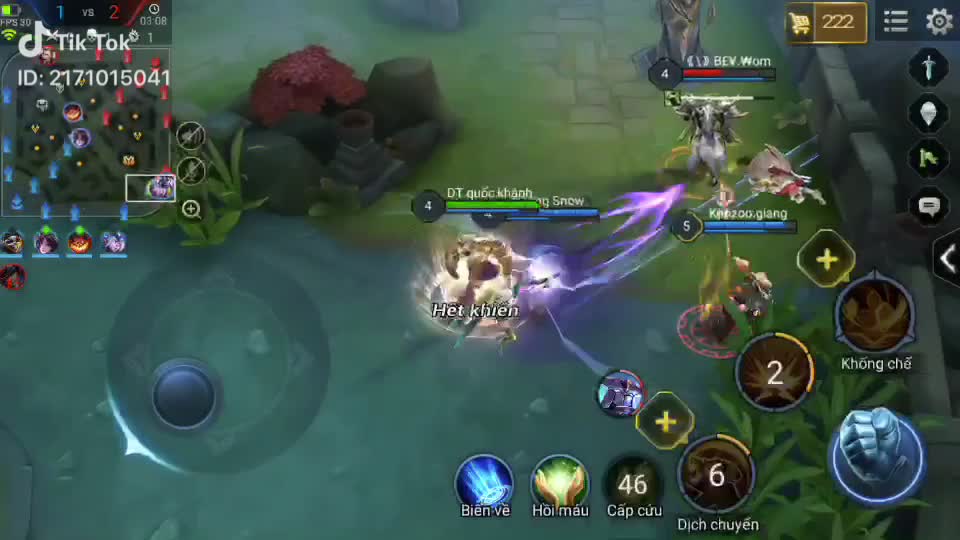Recall to base with Biến về

(x=485, y=483)
